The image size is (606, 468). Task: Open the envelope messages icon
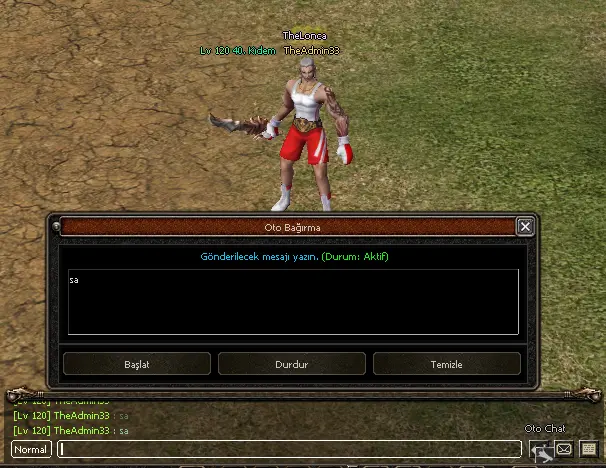click(x=564, y=450)
